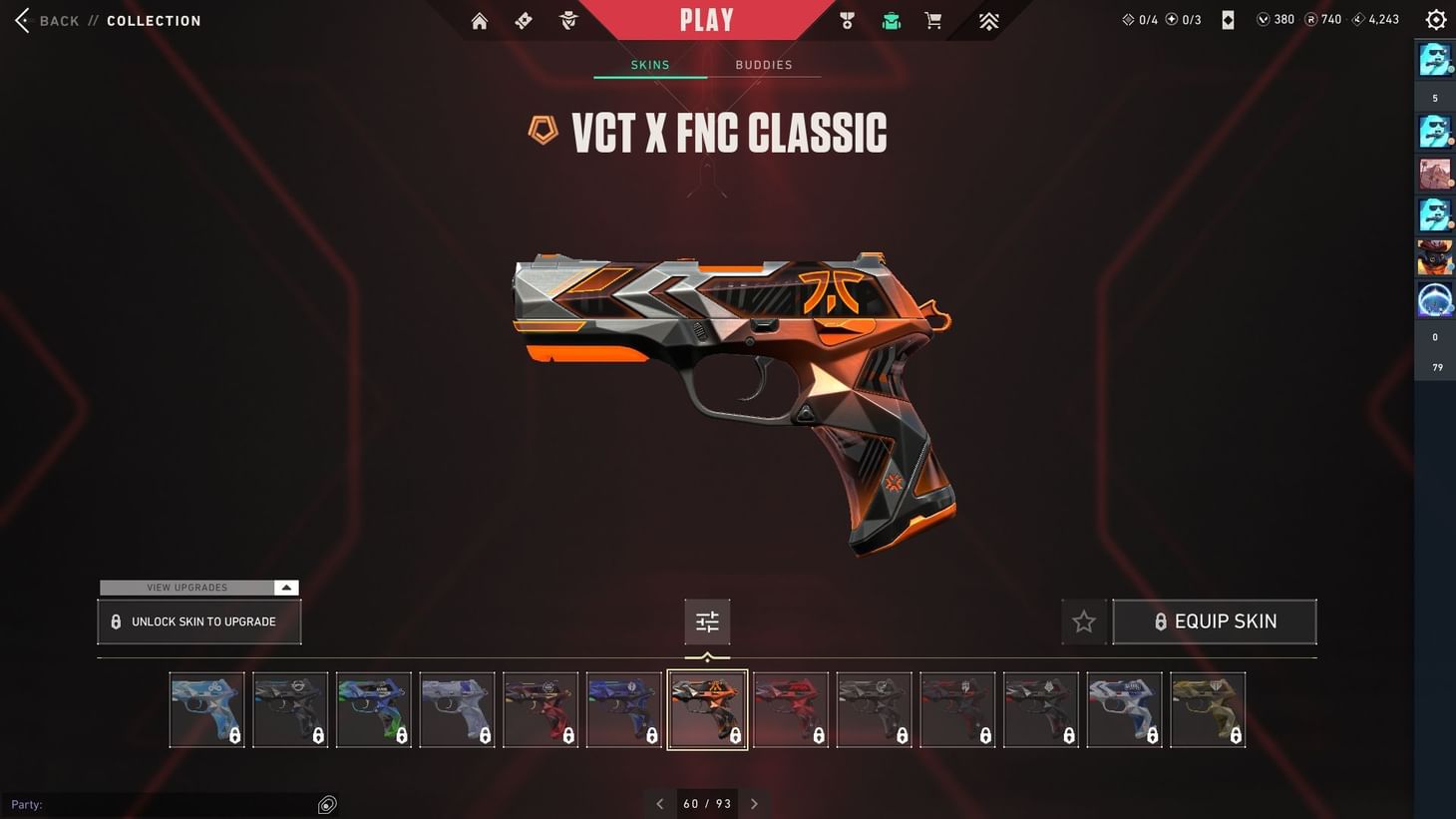
Task: Open the variant customization sliders icon
Action: click(707, 620)
